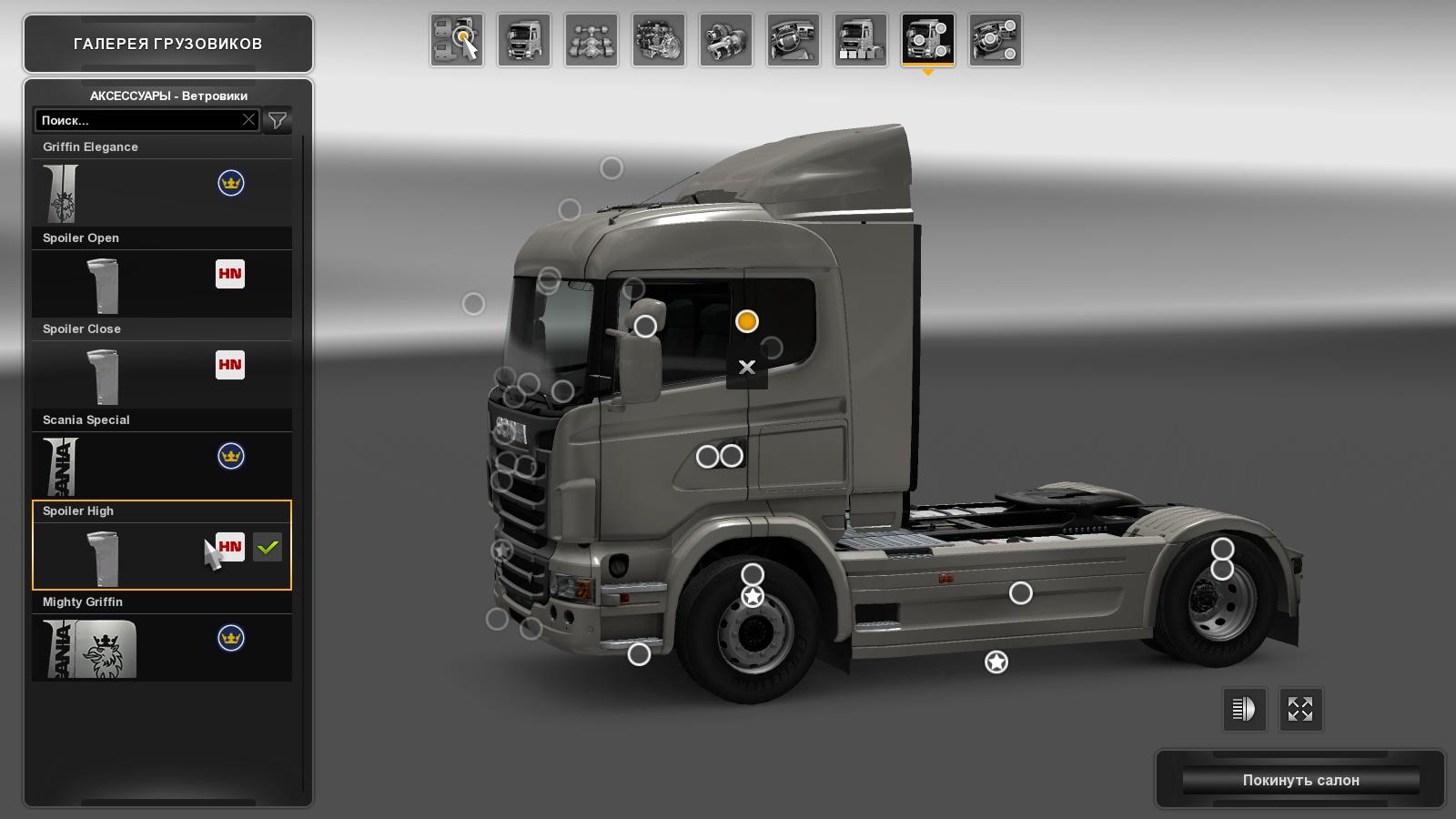Image resolution: width=1456 pixels, height=819 pixels.
Task: Pick the Spoiler Close accessory
Action: point(162,374)
